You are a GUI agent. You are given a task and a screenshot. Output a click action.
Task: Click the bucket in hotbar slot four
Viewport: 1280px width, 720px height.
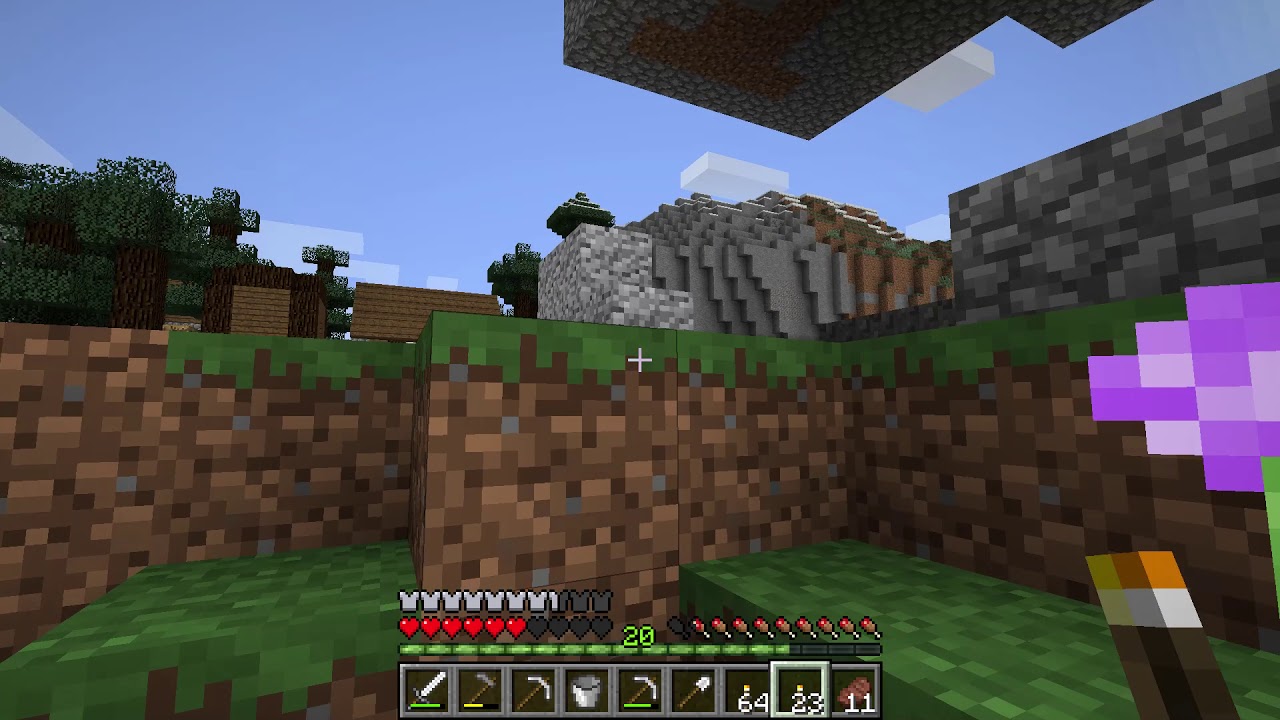584,688
